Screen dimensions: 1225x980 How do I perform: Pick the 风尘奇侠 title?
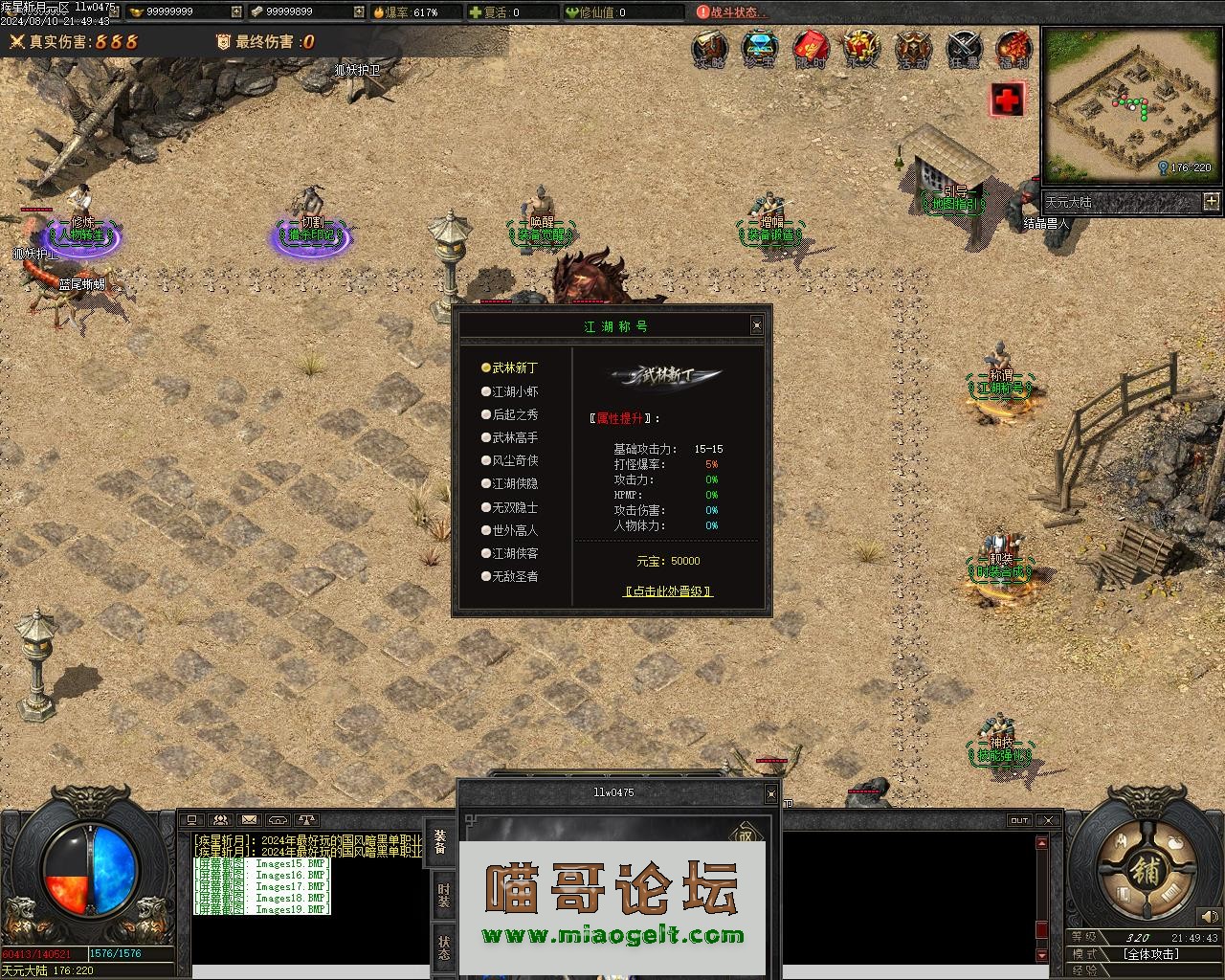pyautogui.click(x=515, y=460)
